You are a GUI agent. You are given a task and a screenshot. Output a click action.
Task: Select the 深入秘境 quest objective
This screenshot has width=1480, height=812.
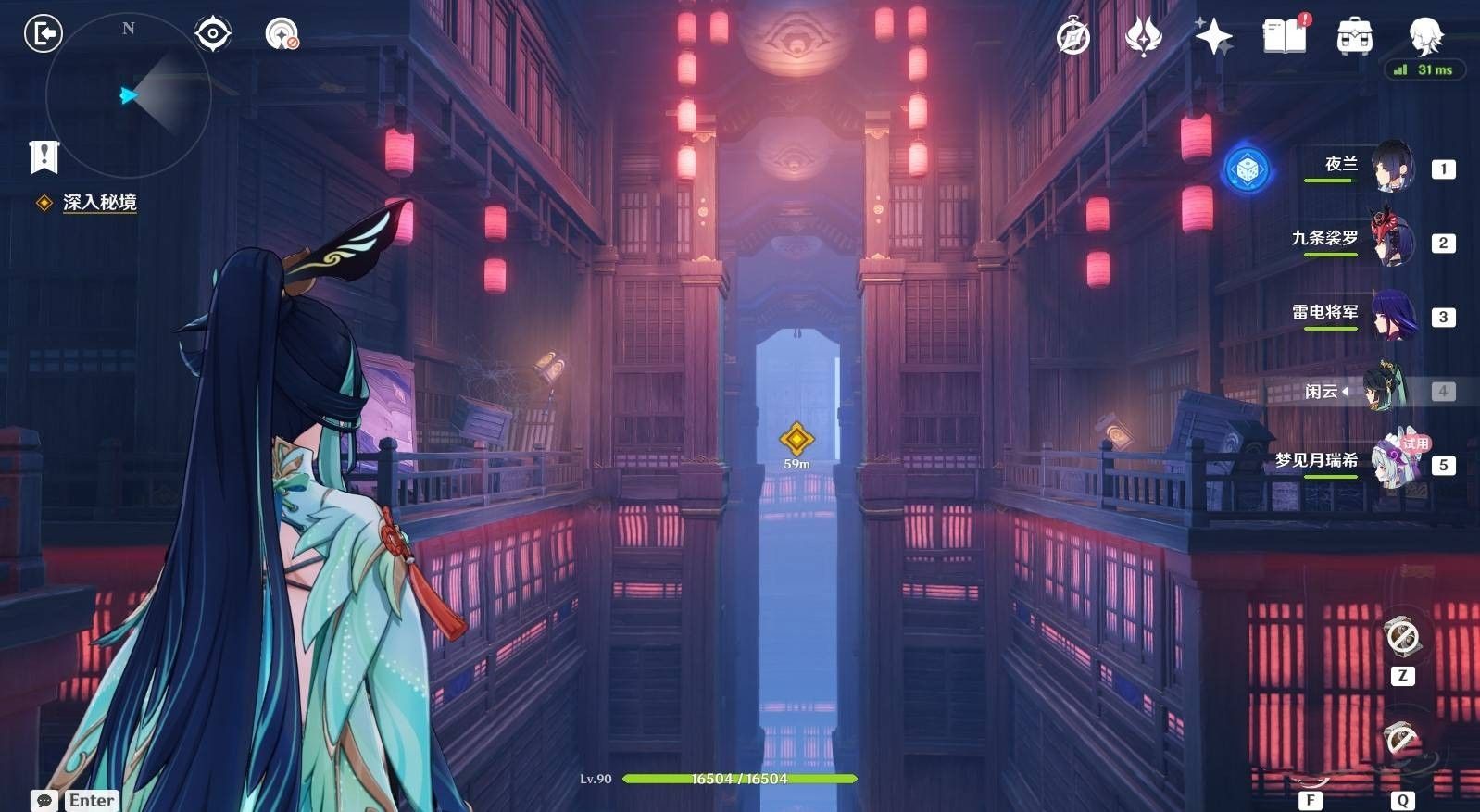tap(99, 202)
